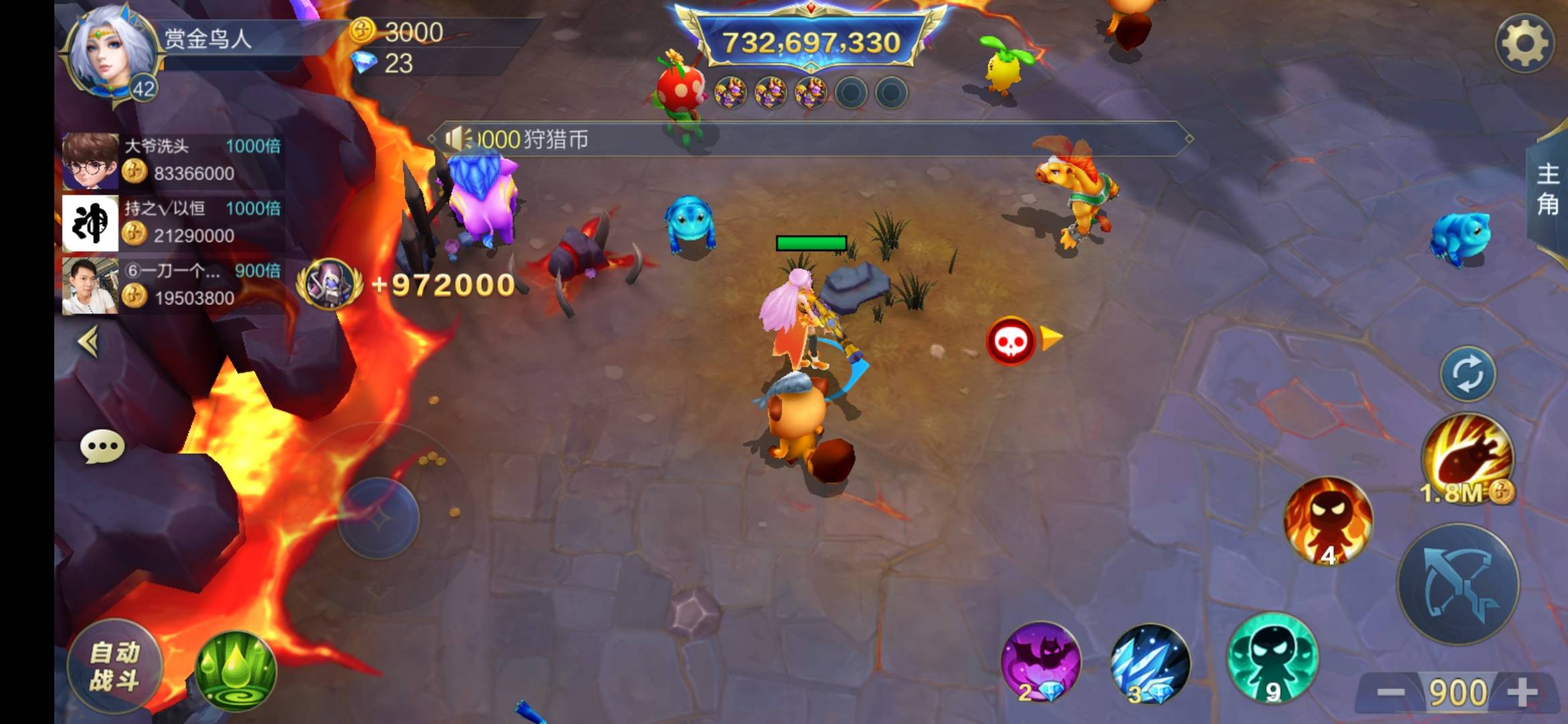
Task: Open the chat speech bubble
Action: pyautogui.click(x=102, y=447)
